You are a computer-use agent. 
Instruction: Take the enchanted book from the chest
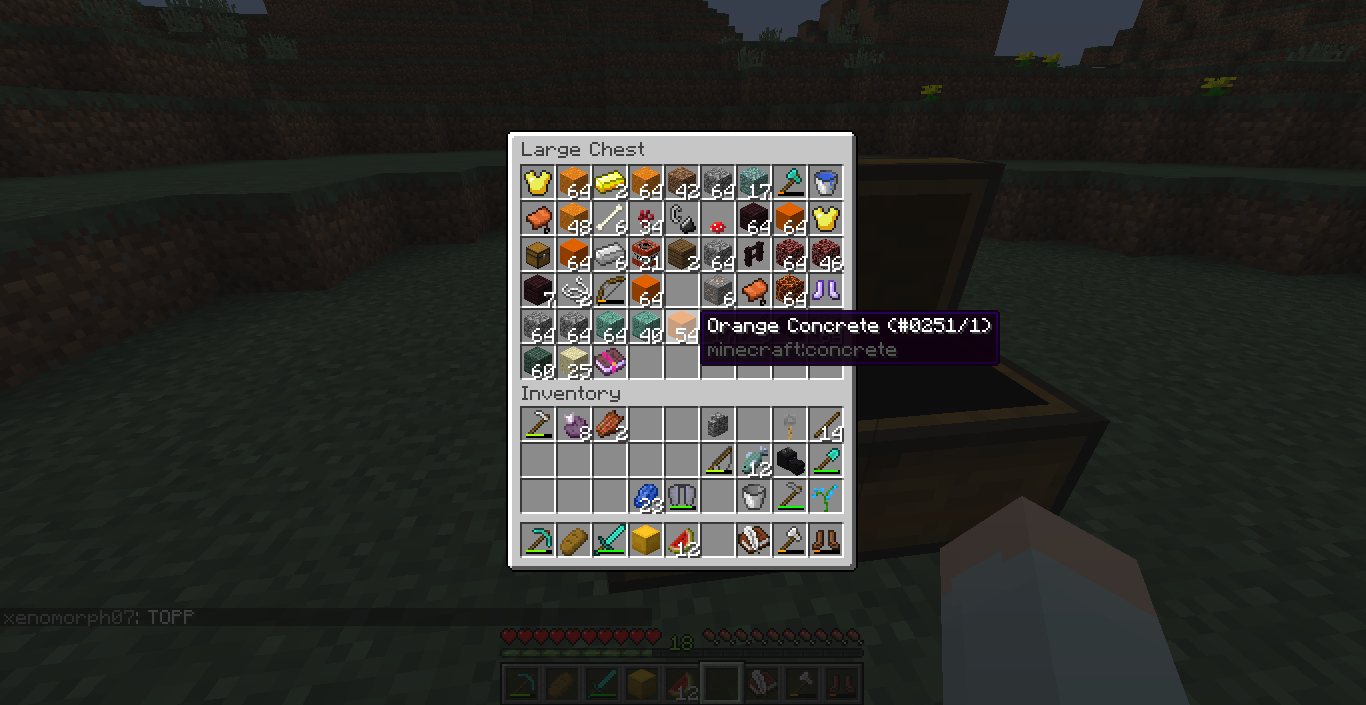point(609,363)
